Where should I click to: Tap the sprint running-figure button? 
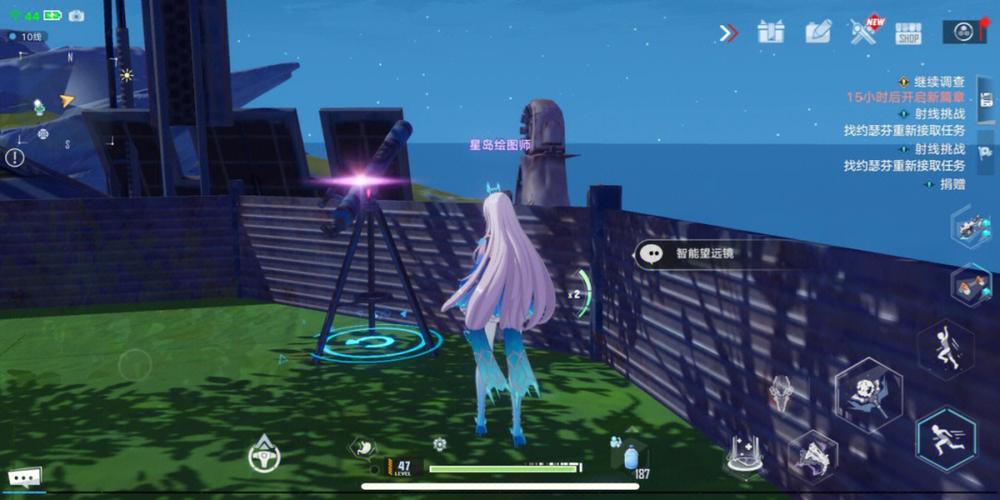click(945, 438)
